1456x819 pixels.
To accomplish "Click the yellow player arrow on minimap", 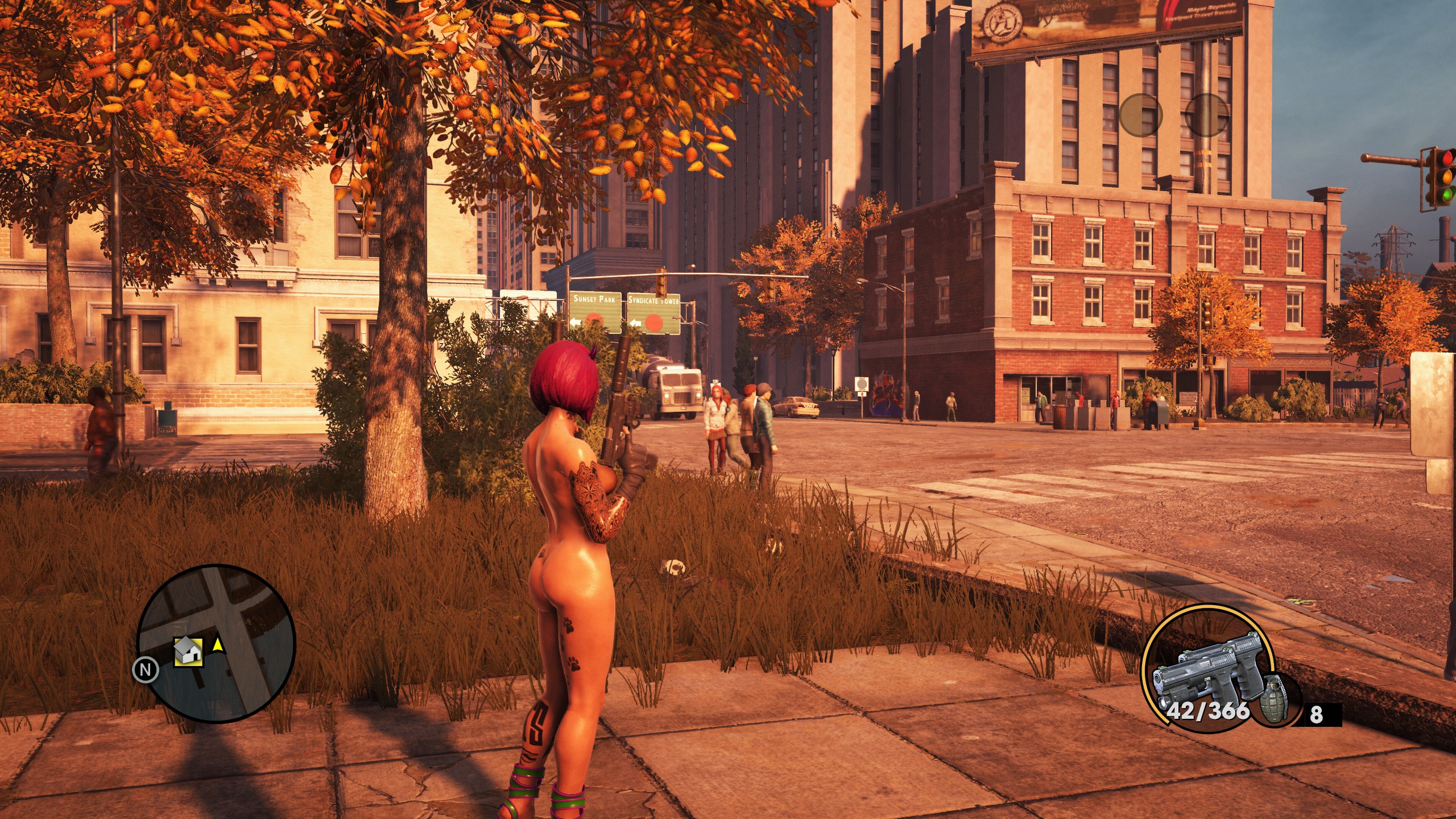I will coord(217,644).
